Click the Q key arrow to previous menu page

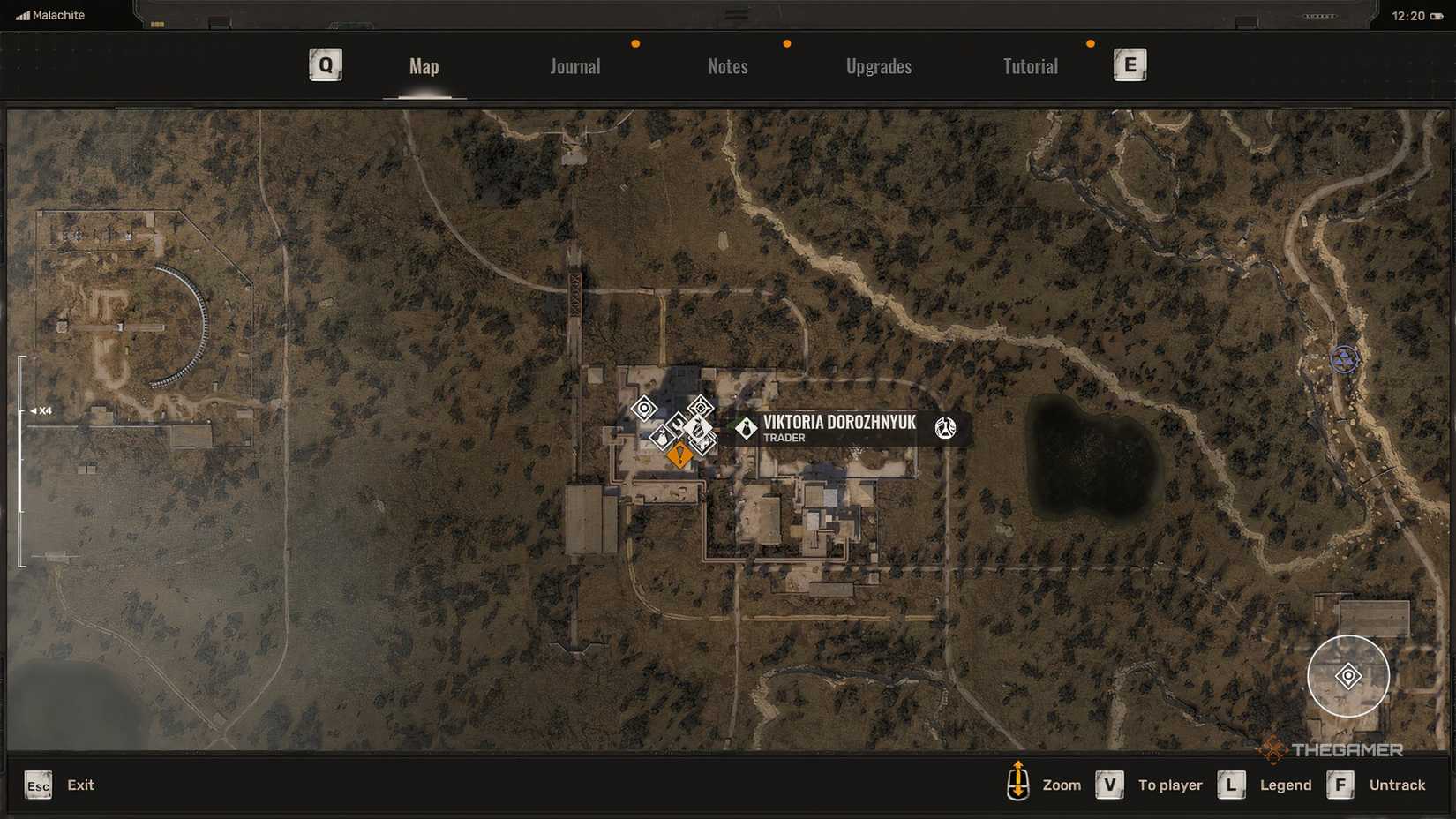pyautogui.click(x=325, y=64)
